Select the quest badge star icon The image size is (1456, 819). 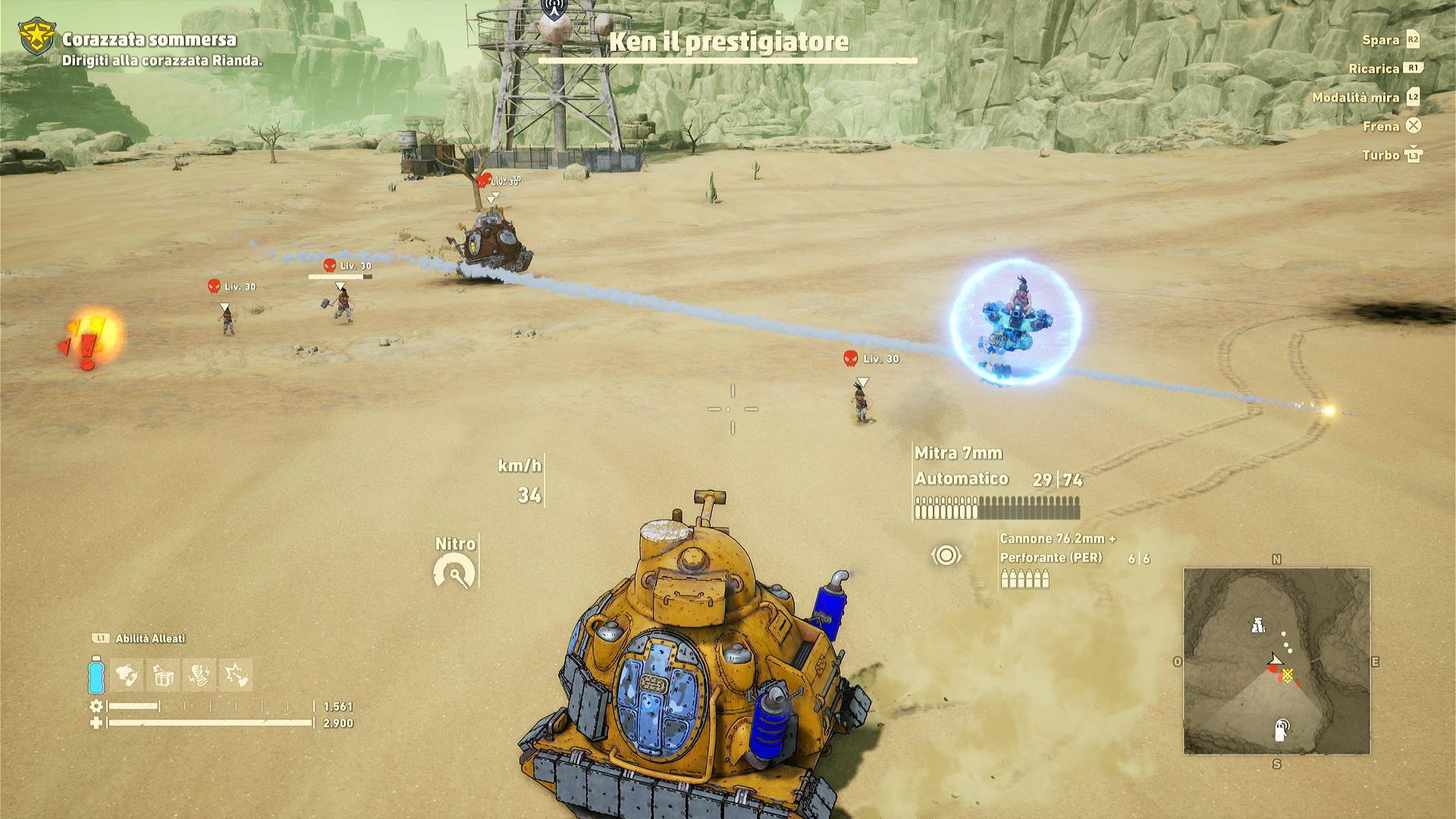point(36,36)
